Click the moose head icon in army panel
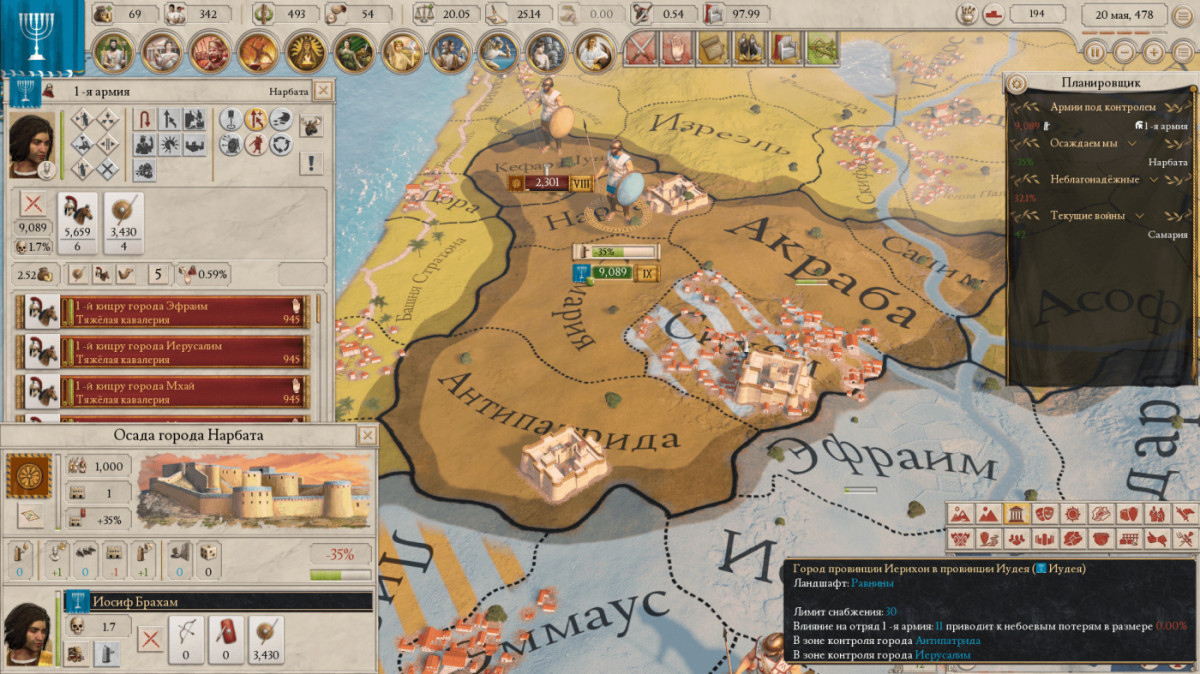The image size is (1200, 674). (x=311, y=125)
